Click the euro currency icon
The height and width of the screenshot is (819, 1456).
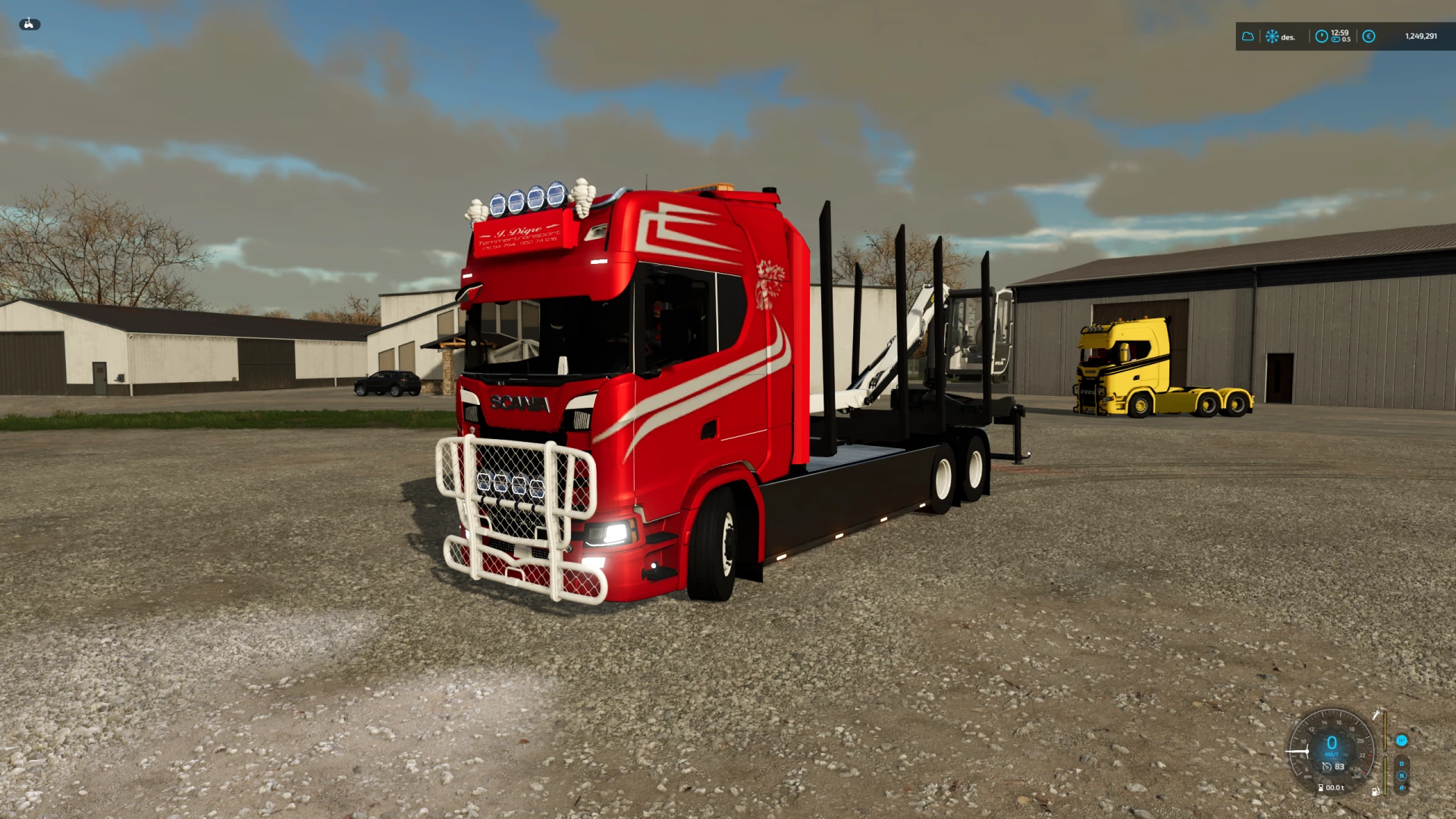click(1368, 36)
